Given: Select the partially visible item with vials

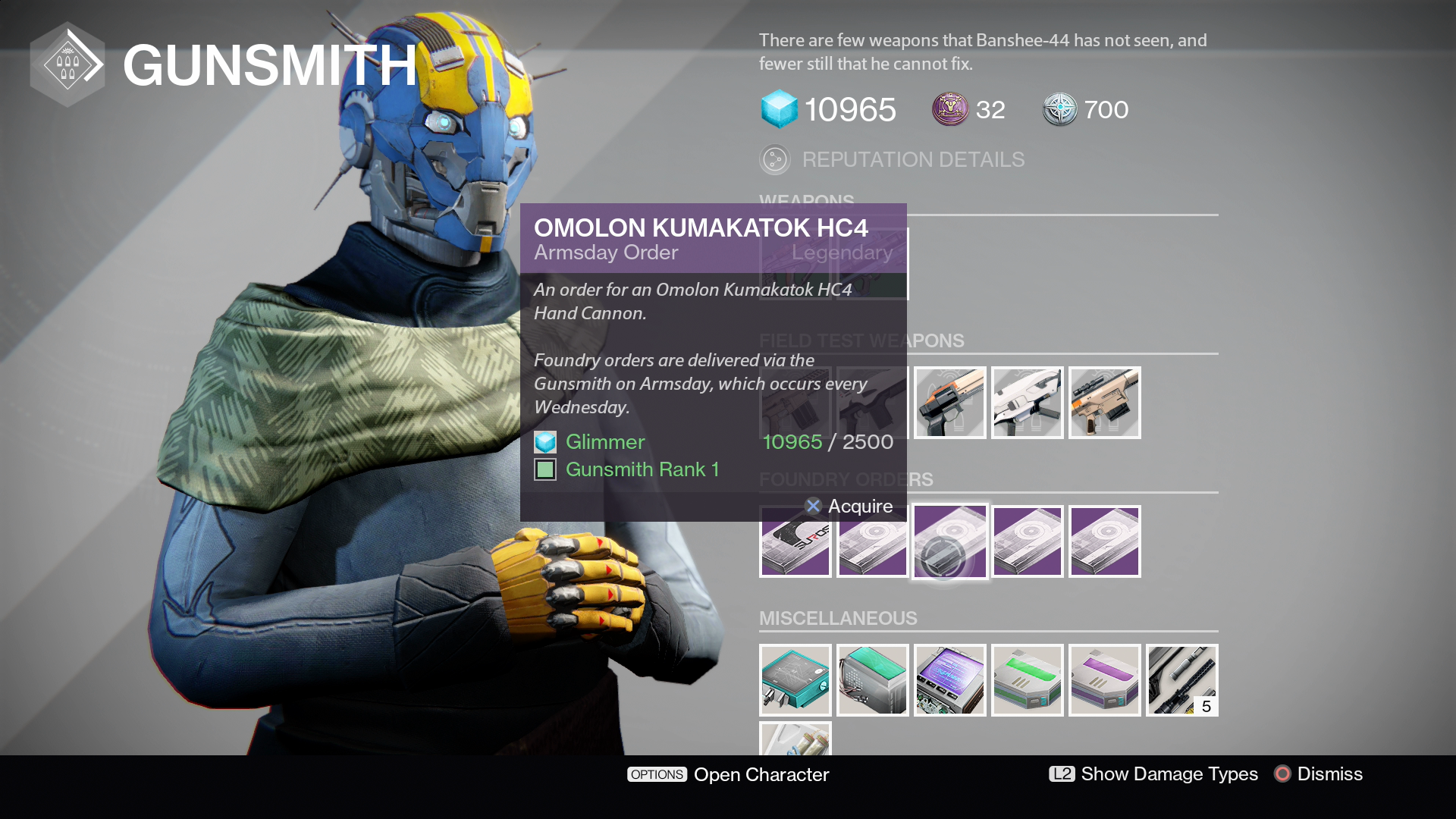Looking at the screenshot, I should [x=795, y=739].
